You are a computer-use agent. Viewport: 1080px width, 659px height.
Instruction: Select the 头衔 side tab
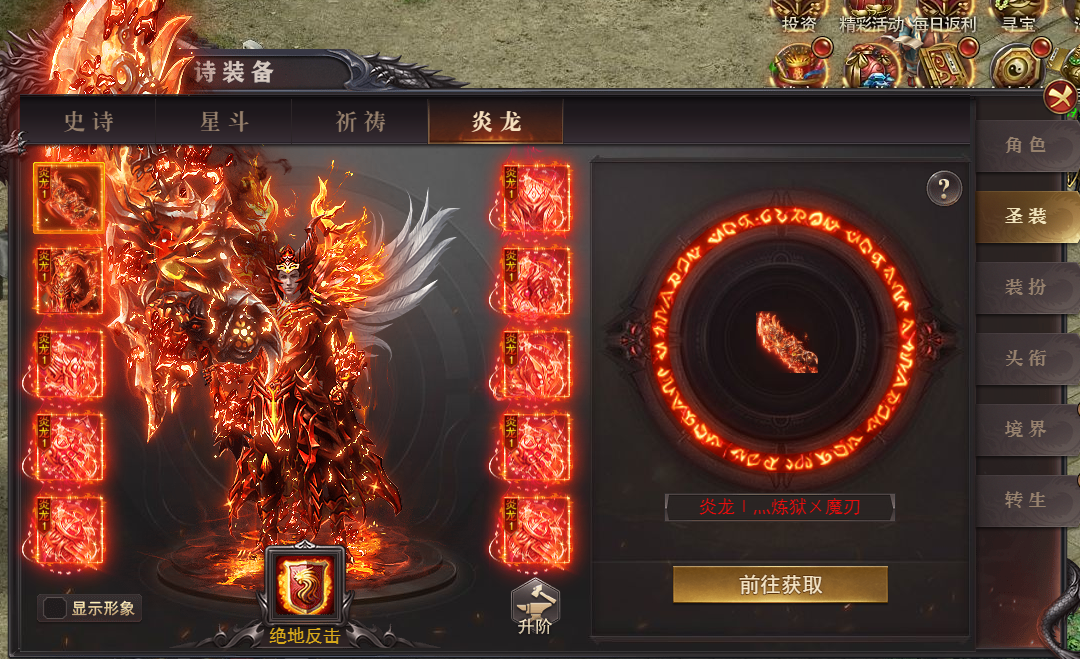point(1025,358)
